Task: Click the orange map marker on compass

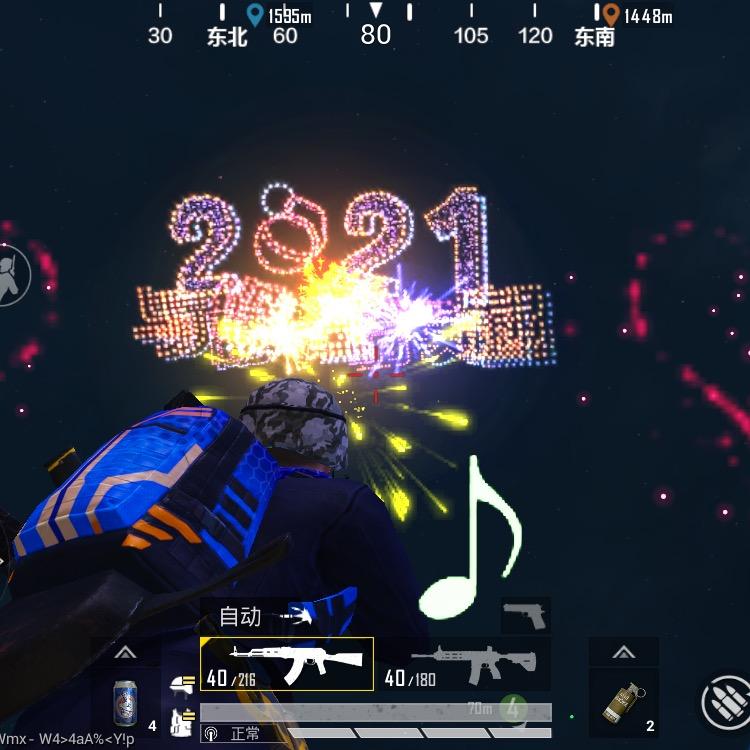Action: point(610,14)
